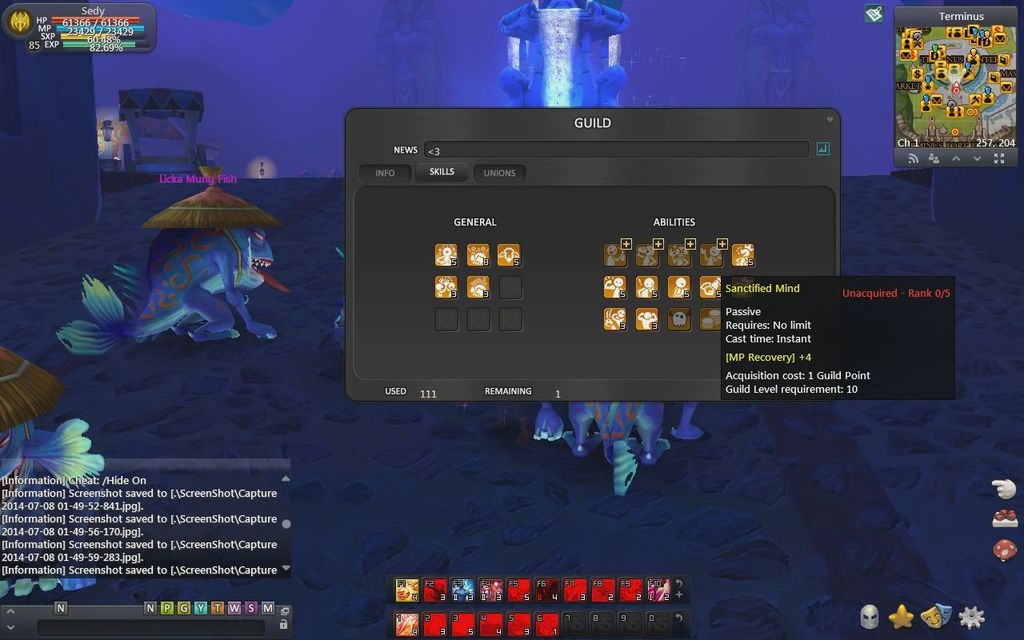Close the Guild window with top-right arrow
Screen dimensions: 1024x640
[829, 120]
